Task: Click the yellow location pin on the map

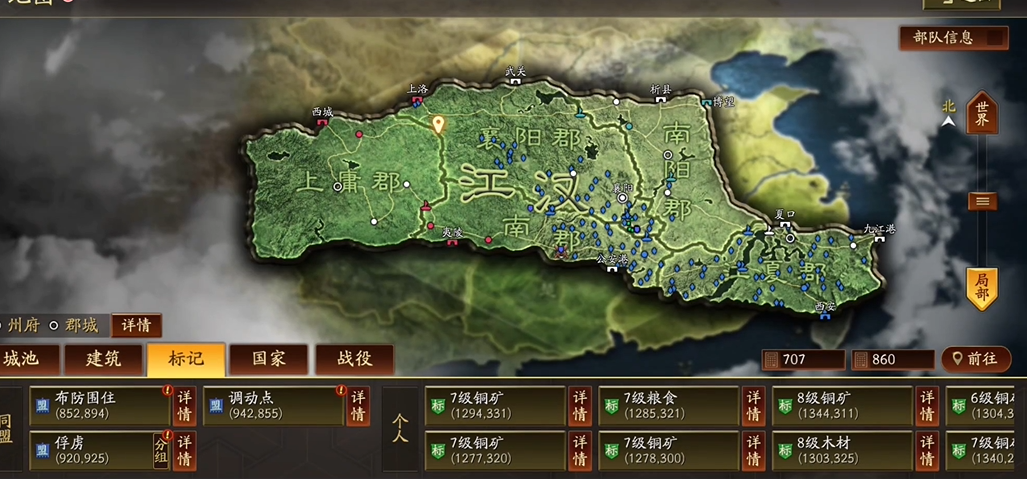Action: click(437, 125)
